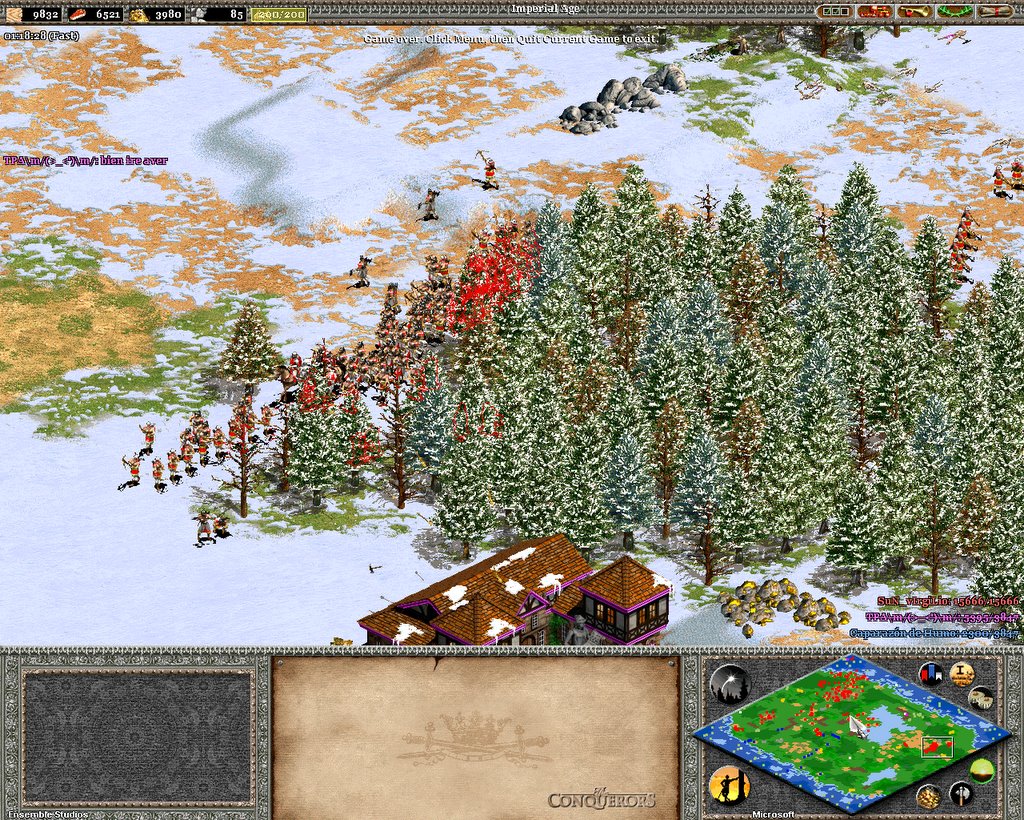Click the sunset normal minimap mode button
The height and width of the screenshot is (820, 1024).
click(983, 771)
